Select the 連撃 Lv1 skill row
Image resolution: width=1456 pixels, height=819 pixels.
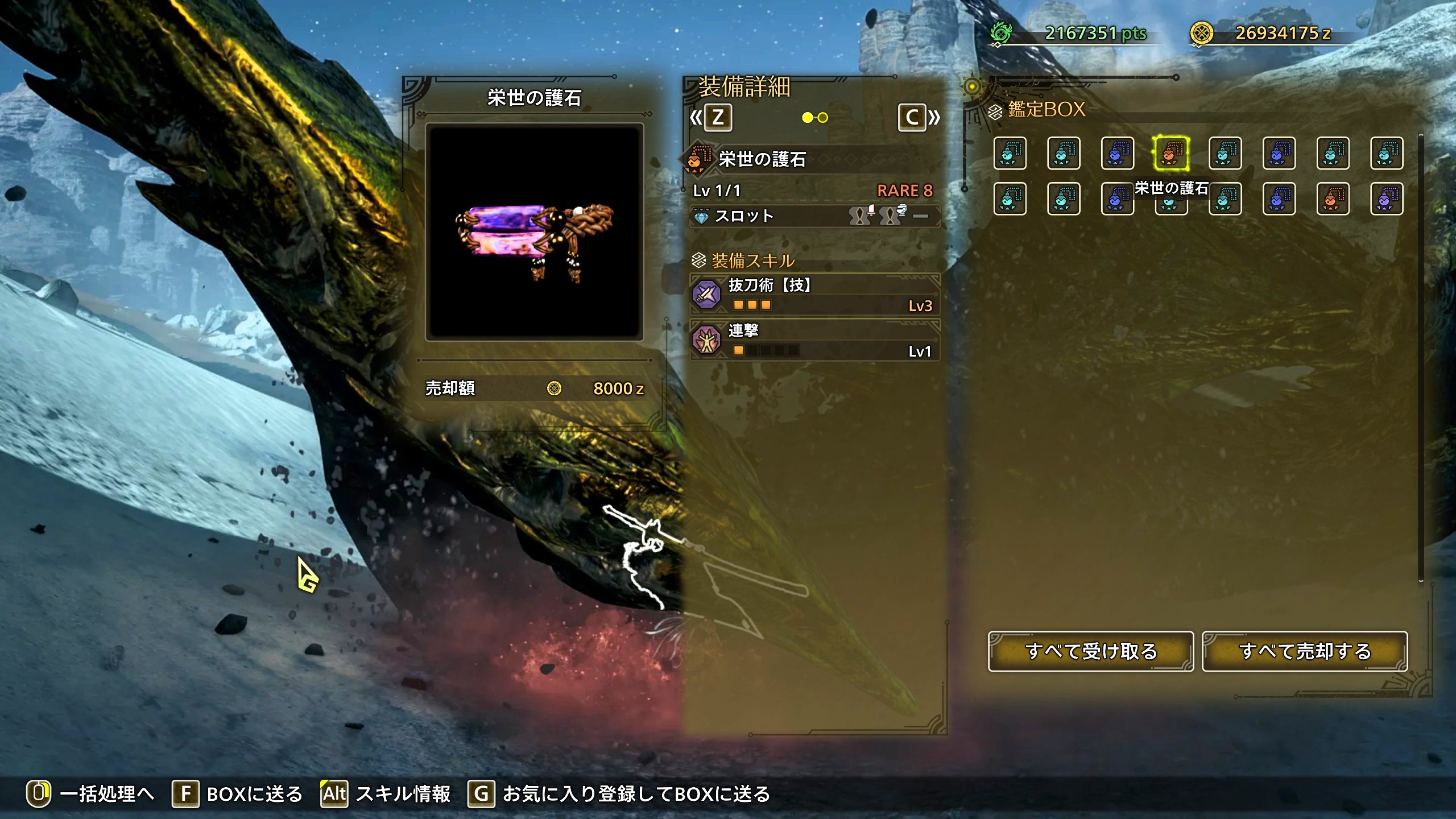pos(814,340)
